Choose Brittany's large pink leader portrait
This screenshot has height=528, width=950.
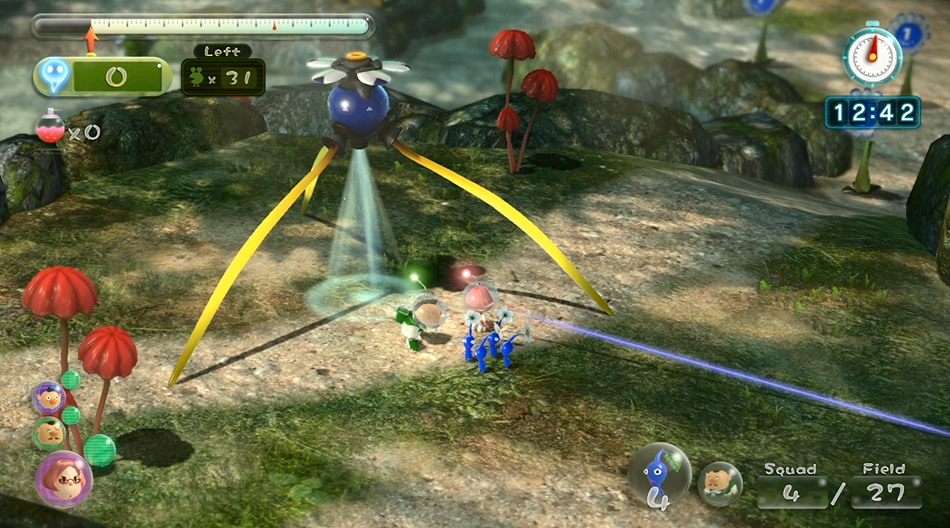coord(63,478)
